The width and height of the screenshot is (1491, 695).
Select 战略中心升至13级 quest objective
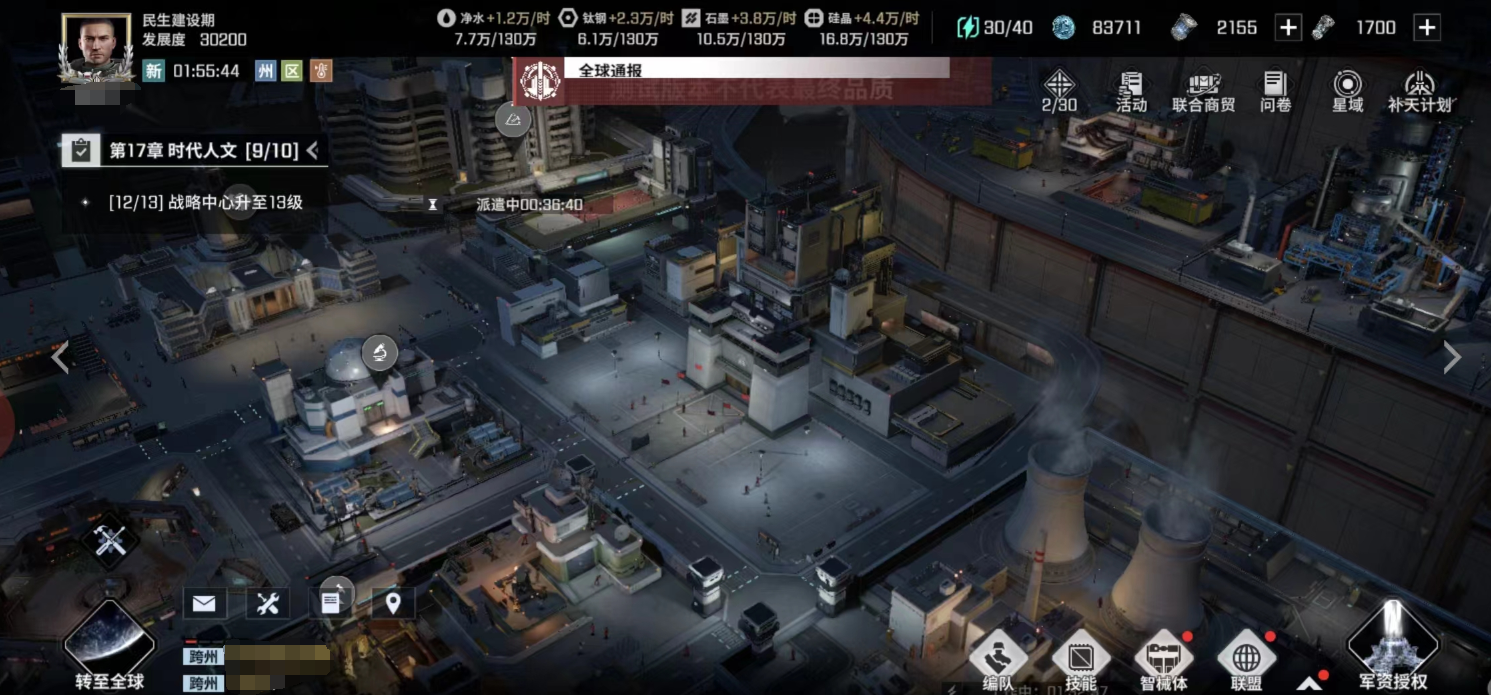point(205,202)
